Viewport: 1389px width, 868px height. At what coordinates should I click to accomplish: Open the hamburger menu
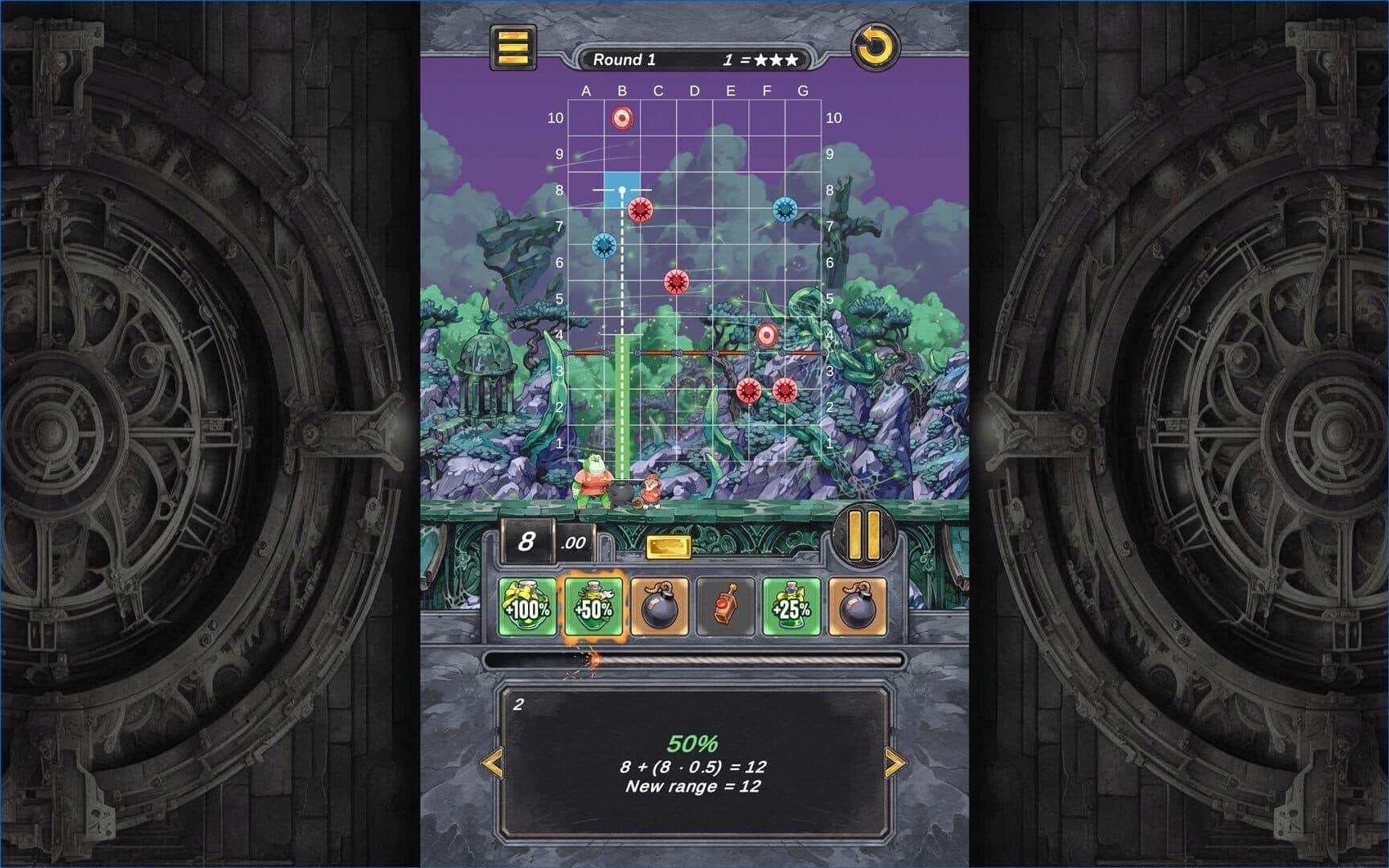(514, 47)
